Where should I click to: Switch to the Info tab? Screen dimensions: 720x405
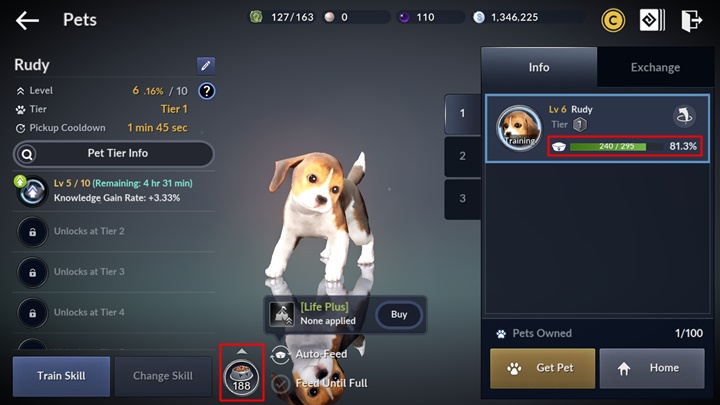539,68
